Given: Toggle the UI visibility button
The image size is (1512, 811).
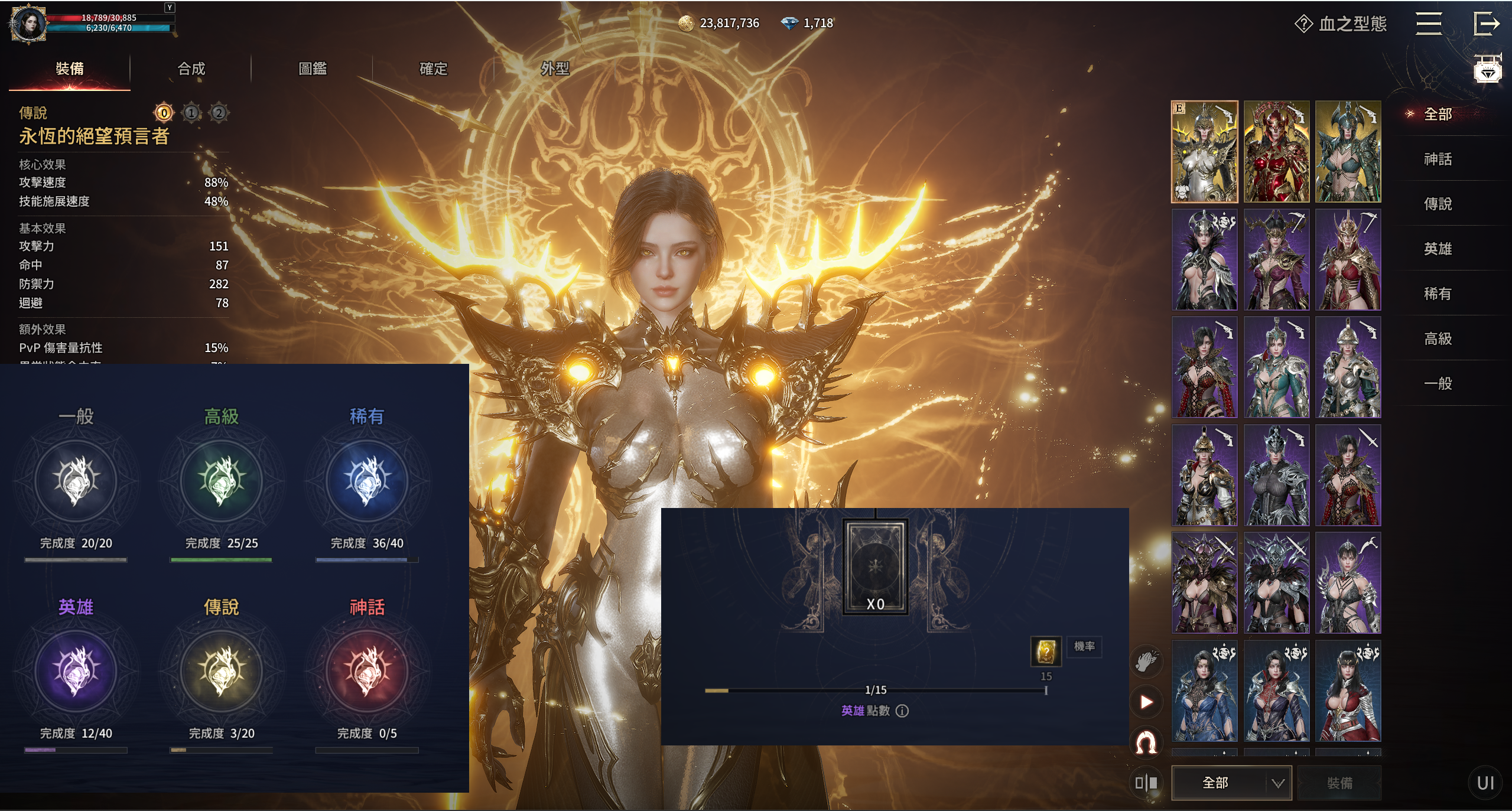Looking at the screenshot, I should (x=1485, y=783).
